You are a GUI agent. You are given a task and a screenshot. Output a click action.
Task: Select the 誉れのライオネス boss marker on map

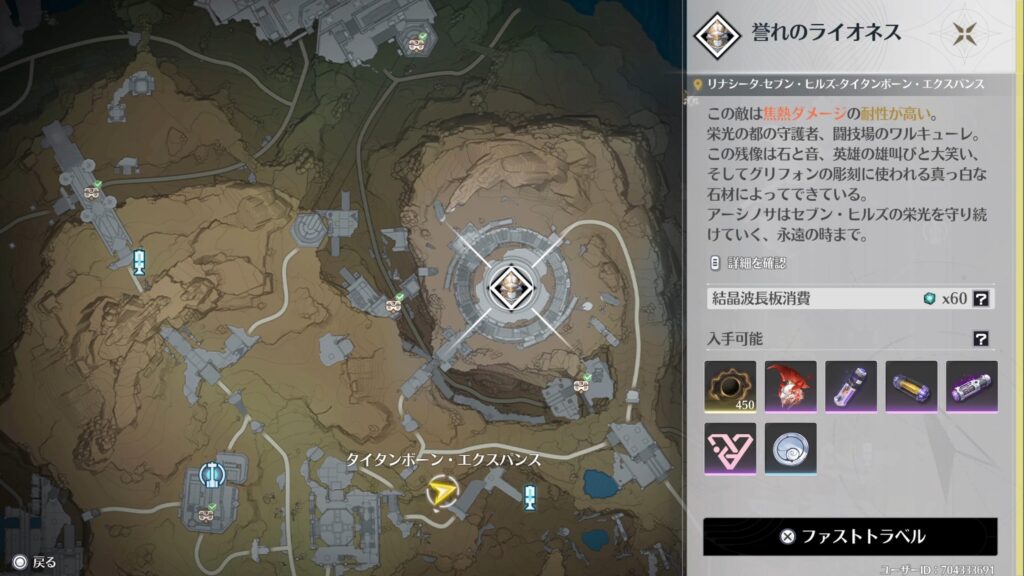point(509,288)
